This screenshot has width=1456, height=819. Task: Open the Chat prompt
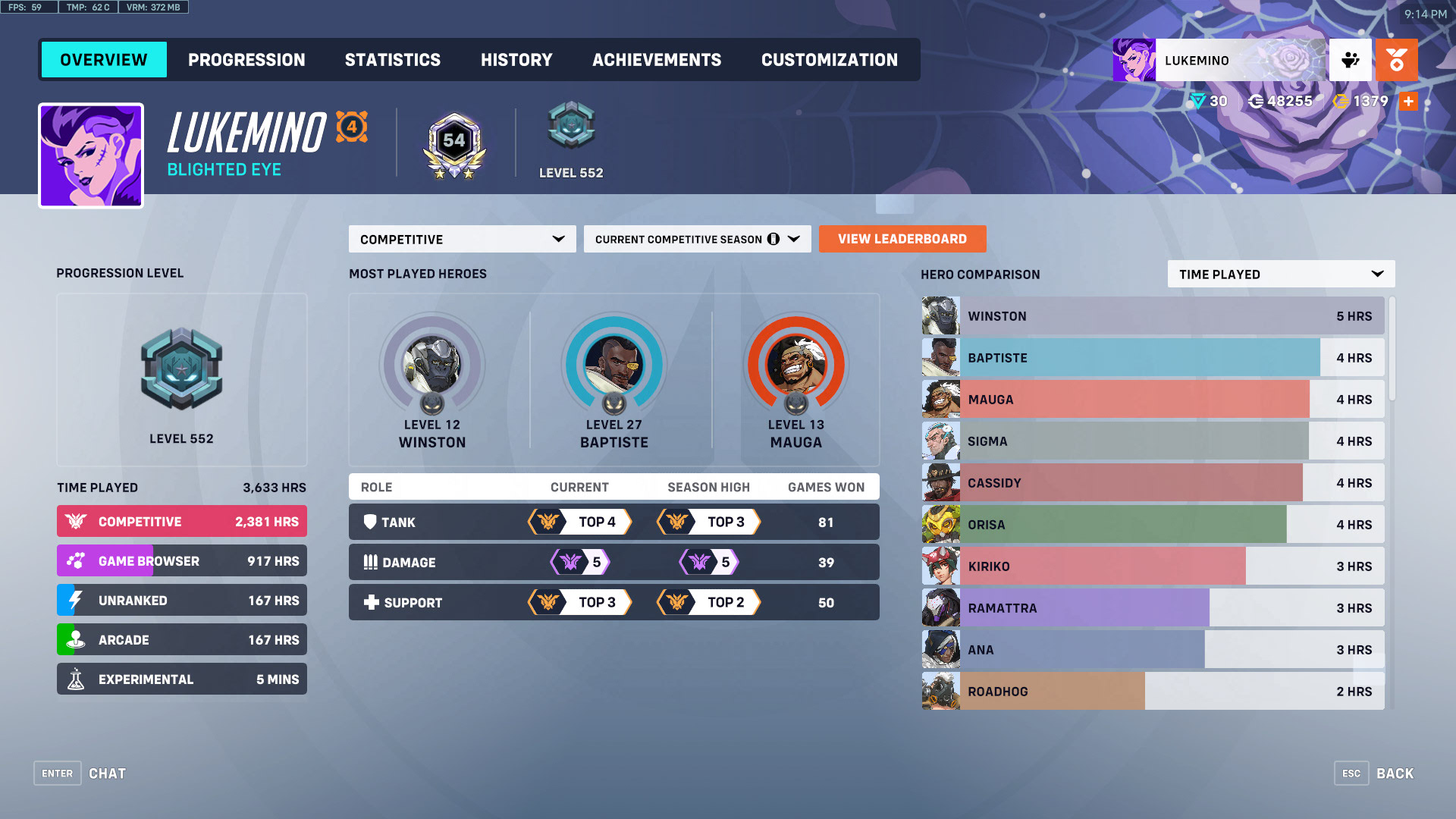coord(80,773)
